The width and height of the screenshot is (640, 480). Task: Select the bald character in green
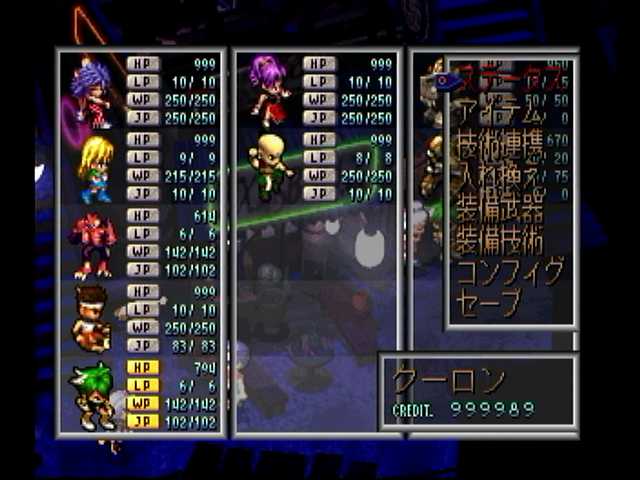(x=269, y=165)
